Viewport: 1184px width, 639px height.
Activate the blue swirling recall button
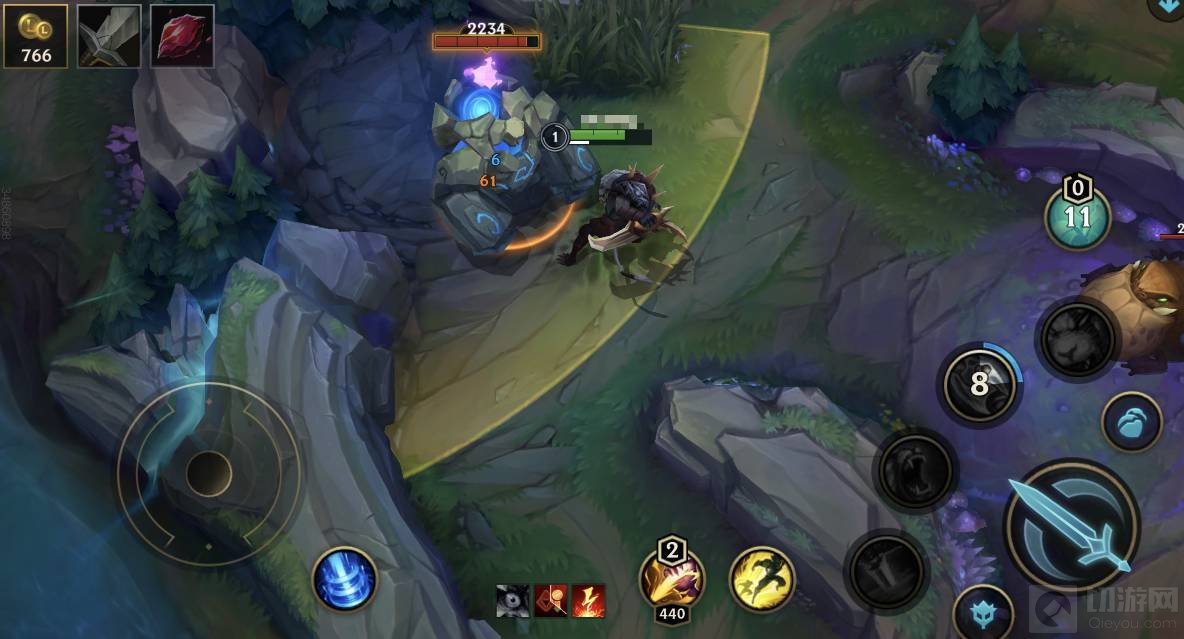pyautogui.click(x=345, y=580)
